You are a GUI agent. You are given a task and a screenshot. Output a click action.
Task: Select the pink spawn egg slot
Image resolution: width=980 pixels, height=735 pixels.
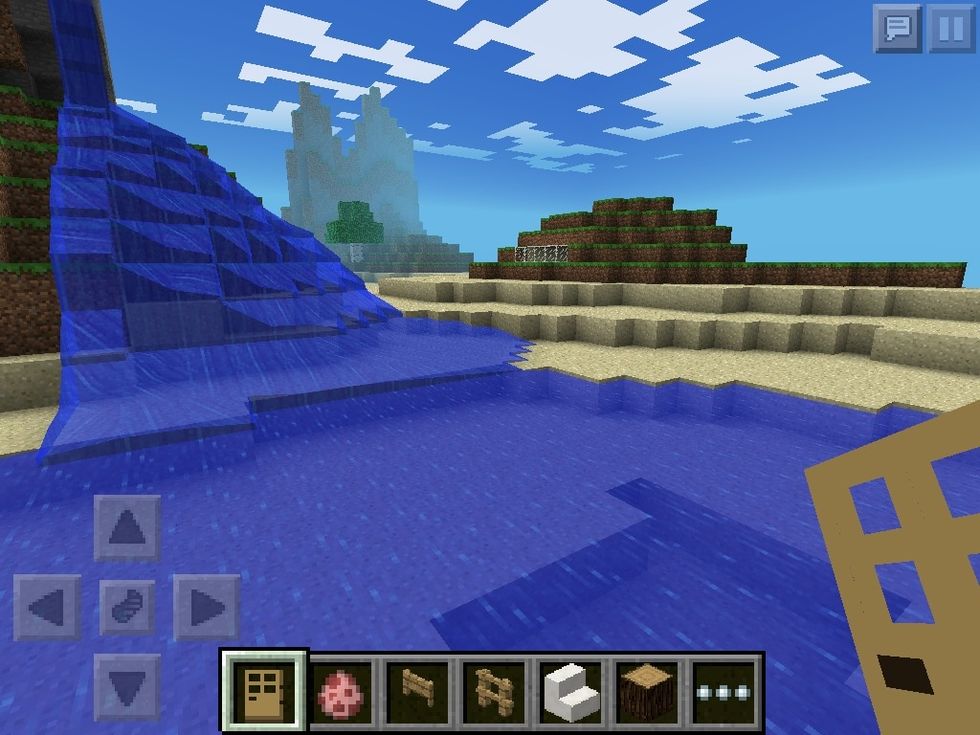342,691
